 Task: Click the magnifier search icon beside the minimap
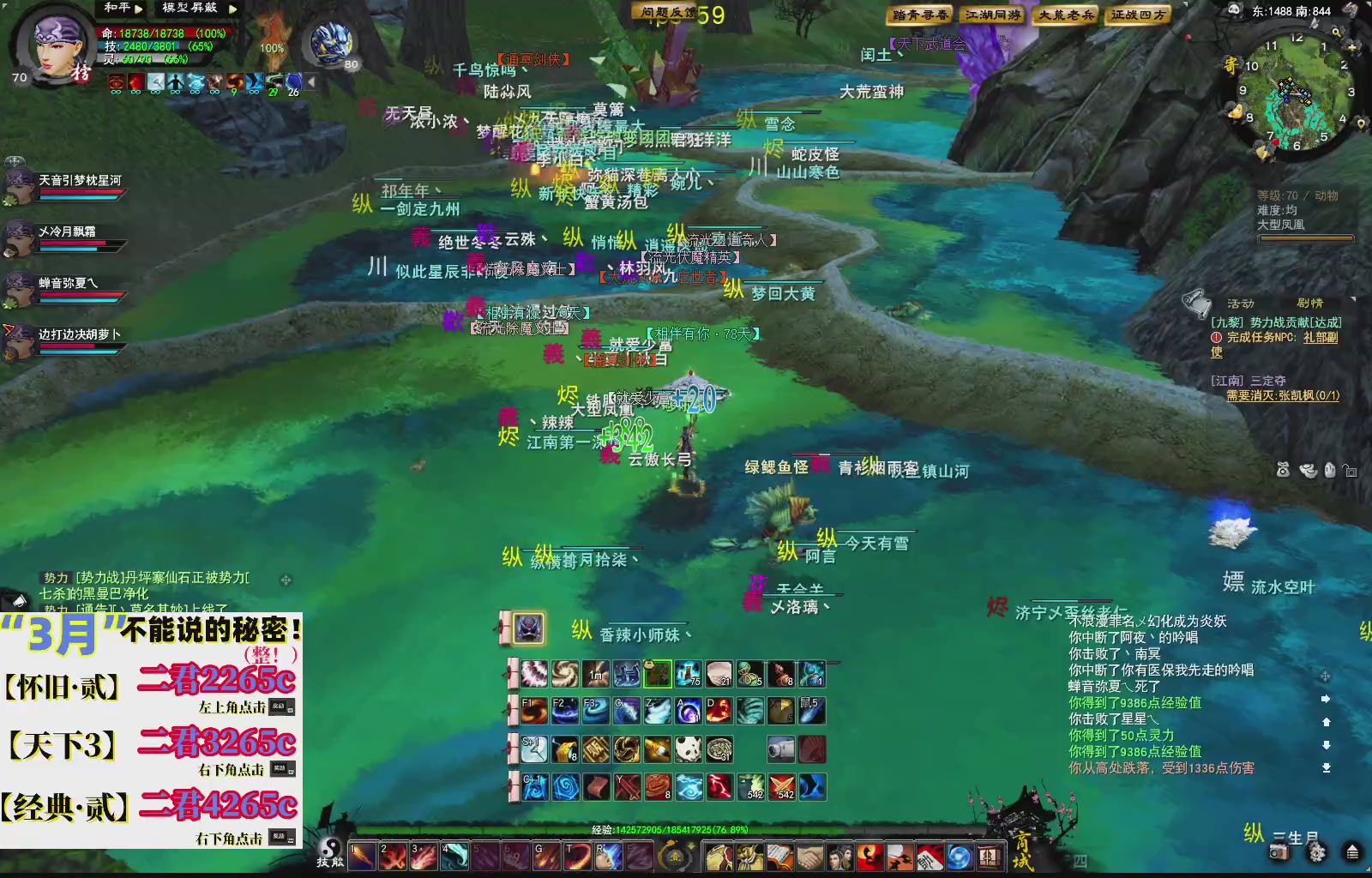click(x=1335, y=33)
